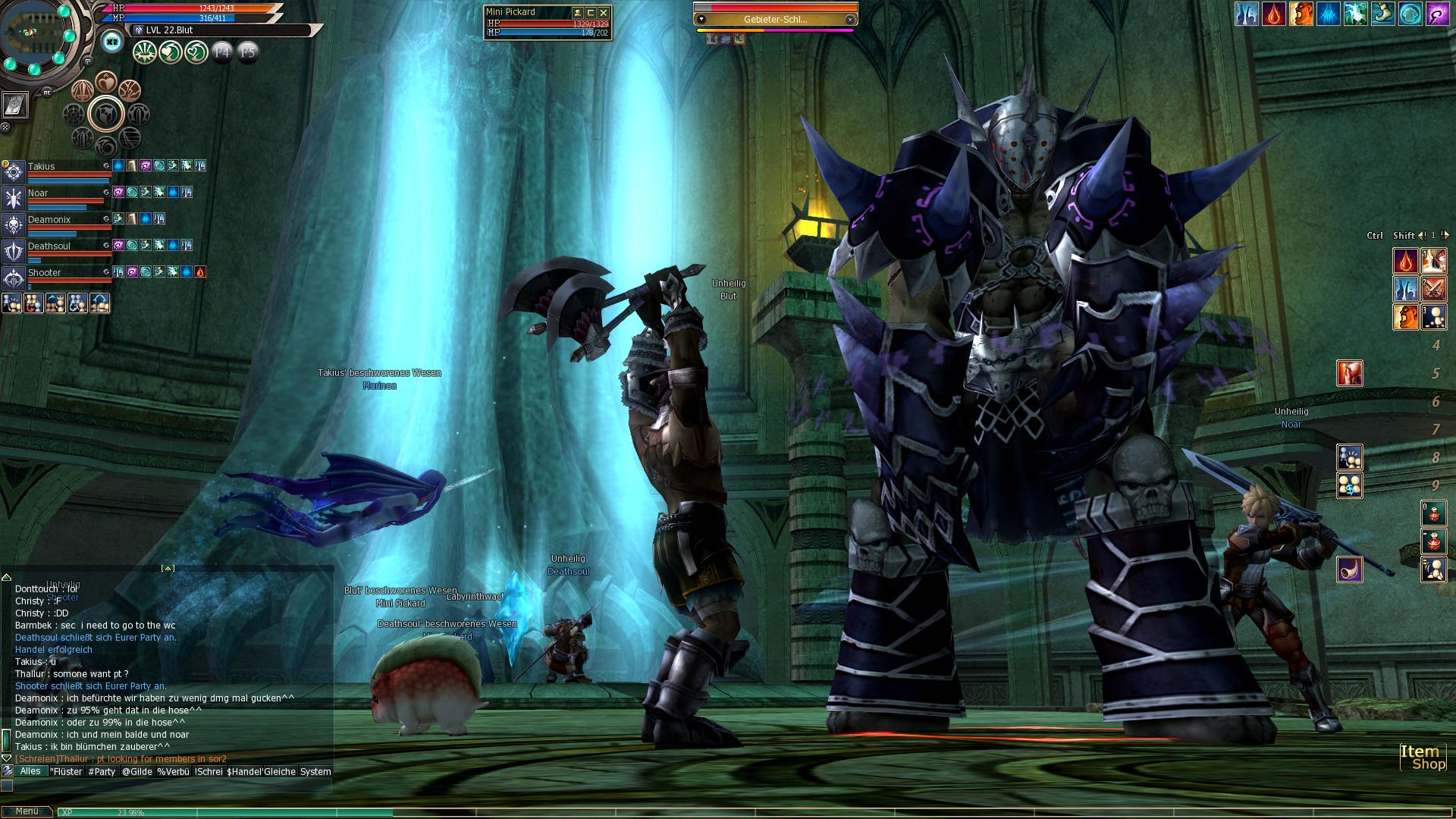Select the System chat tab
This screenshot has width=1456, height=819.
click(x=315, y=771)
